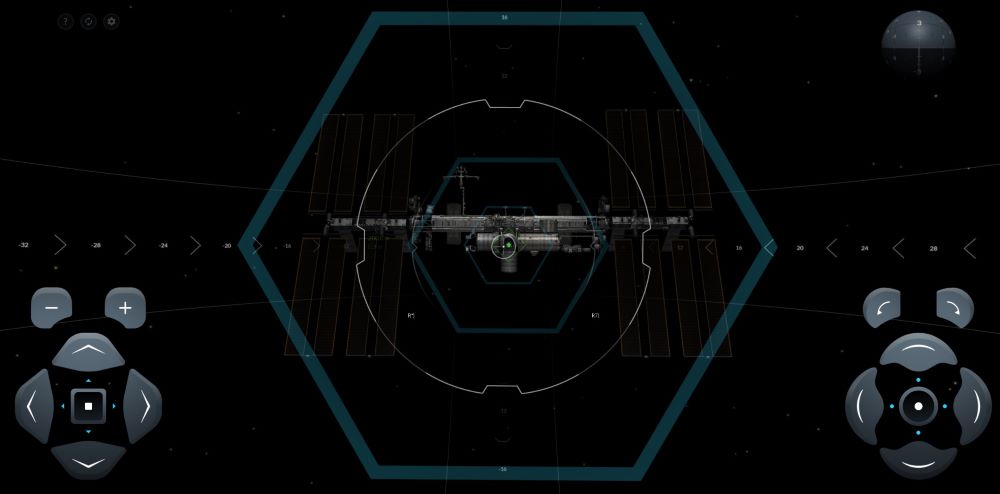The height and width of the screenshot is (494, 1000).
Task: Hit the plus translate forward button
Action: click(125, 307)
